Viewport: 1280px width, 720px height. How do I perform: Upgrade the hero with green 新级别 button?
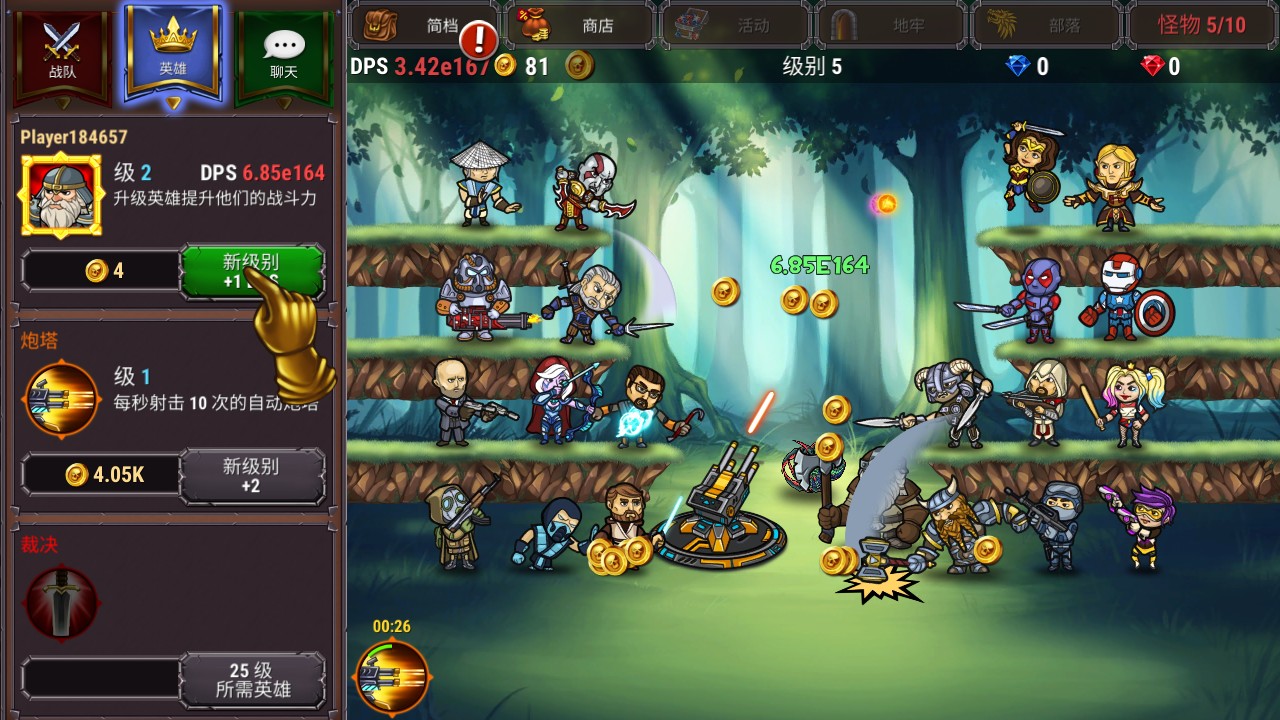coord(252,270)
